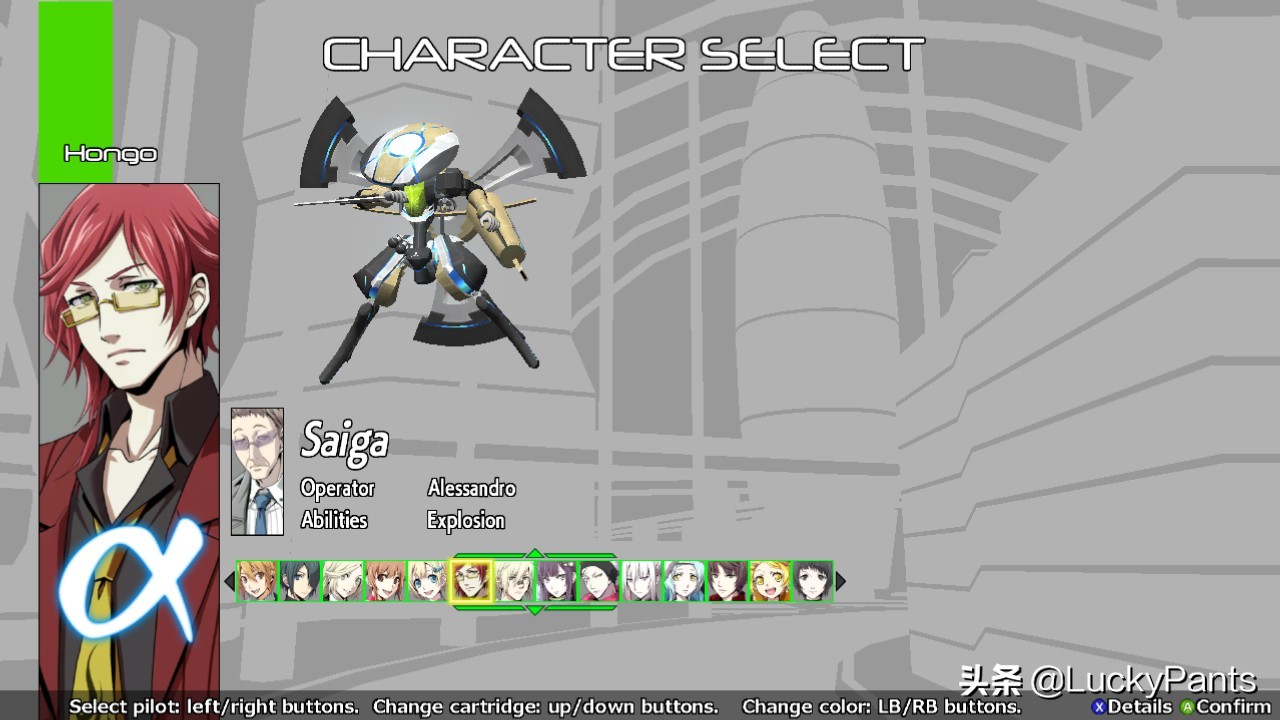
Task: Click the Saiga operator portrait
Action: (257, 472)
